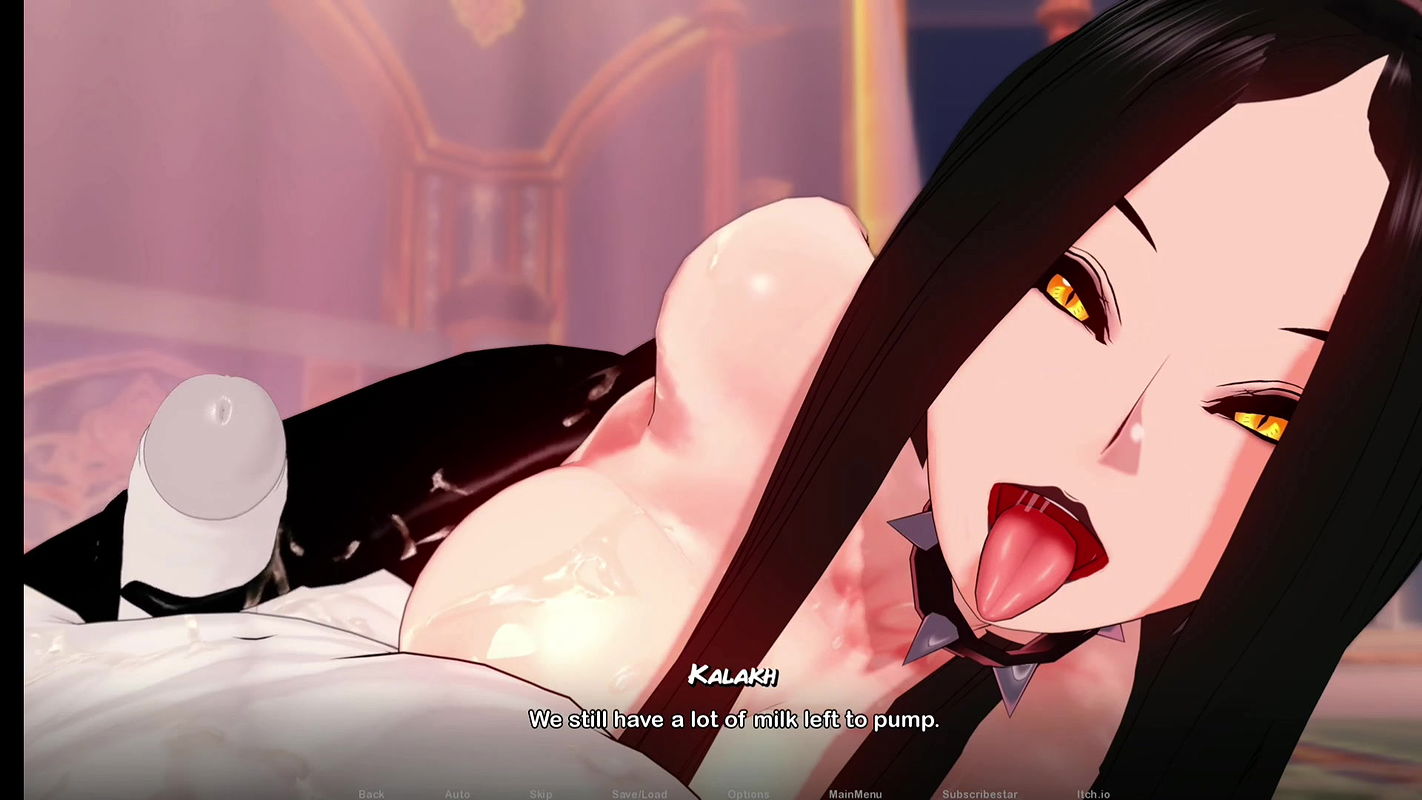This screenshot has height=800, width=1422.
Task: Click Back to rewind to previous line
Action: tap(370, 792)
